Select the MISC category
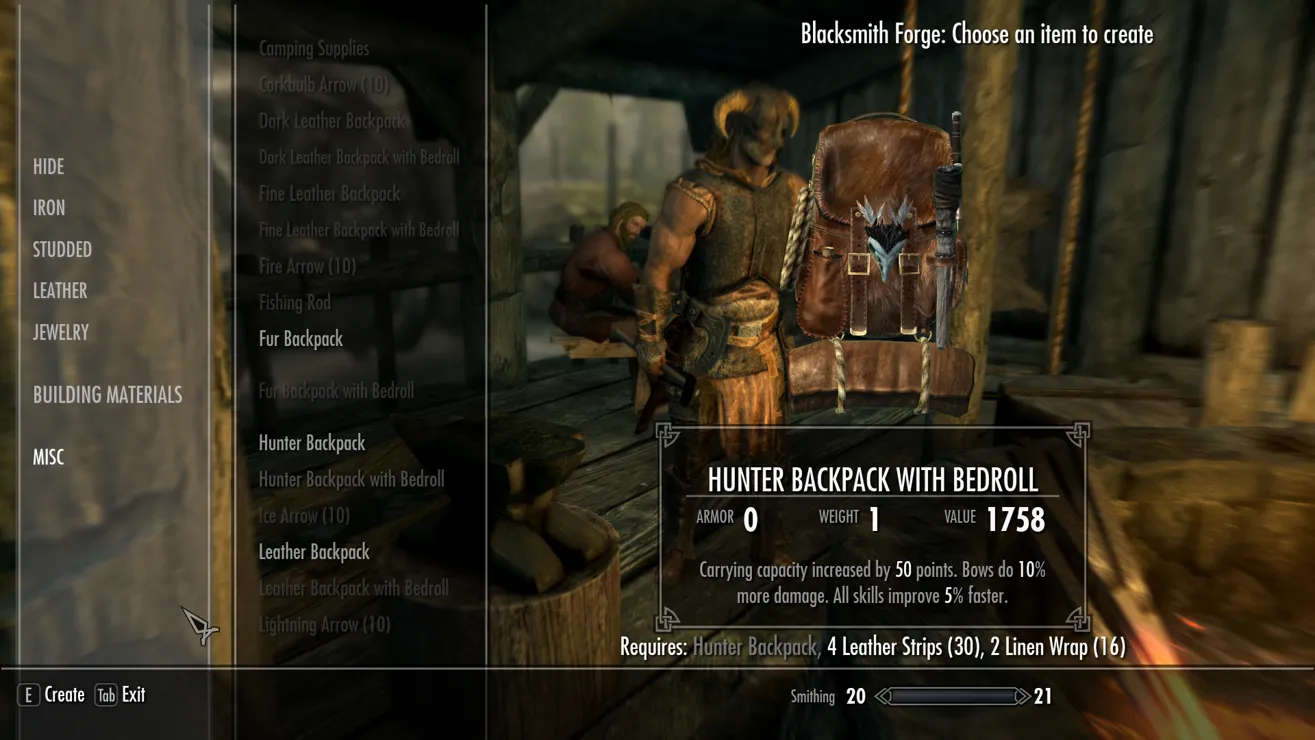The width and height of the screenshot is (1315, 740). [48, 457]
